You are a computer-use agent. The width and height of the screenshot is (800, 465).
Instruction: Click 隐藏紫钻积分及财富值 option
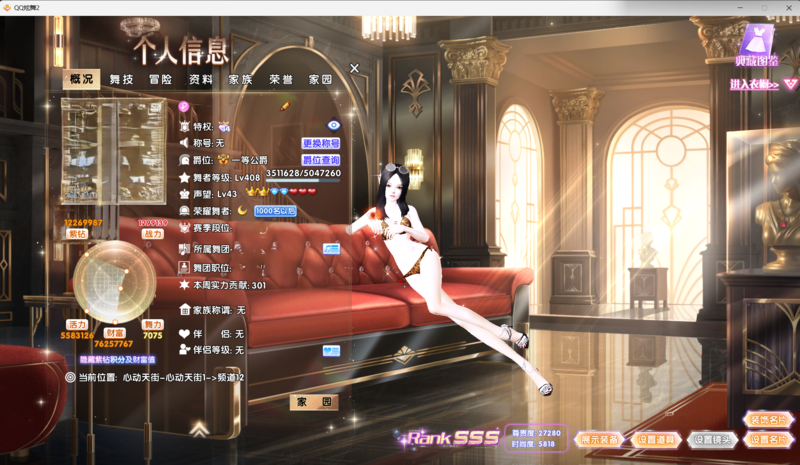click(118, 359)
